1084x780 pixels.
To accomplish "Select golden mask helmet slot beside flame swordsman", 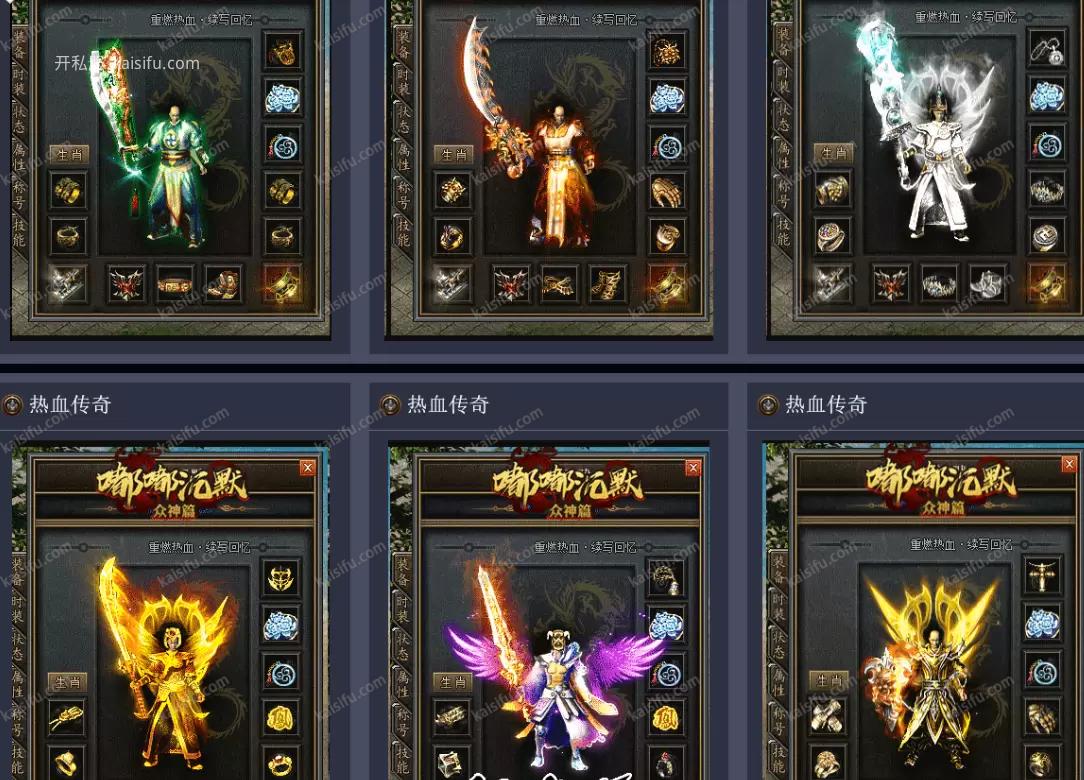I will [282, 577].
